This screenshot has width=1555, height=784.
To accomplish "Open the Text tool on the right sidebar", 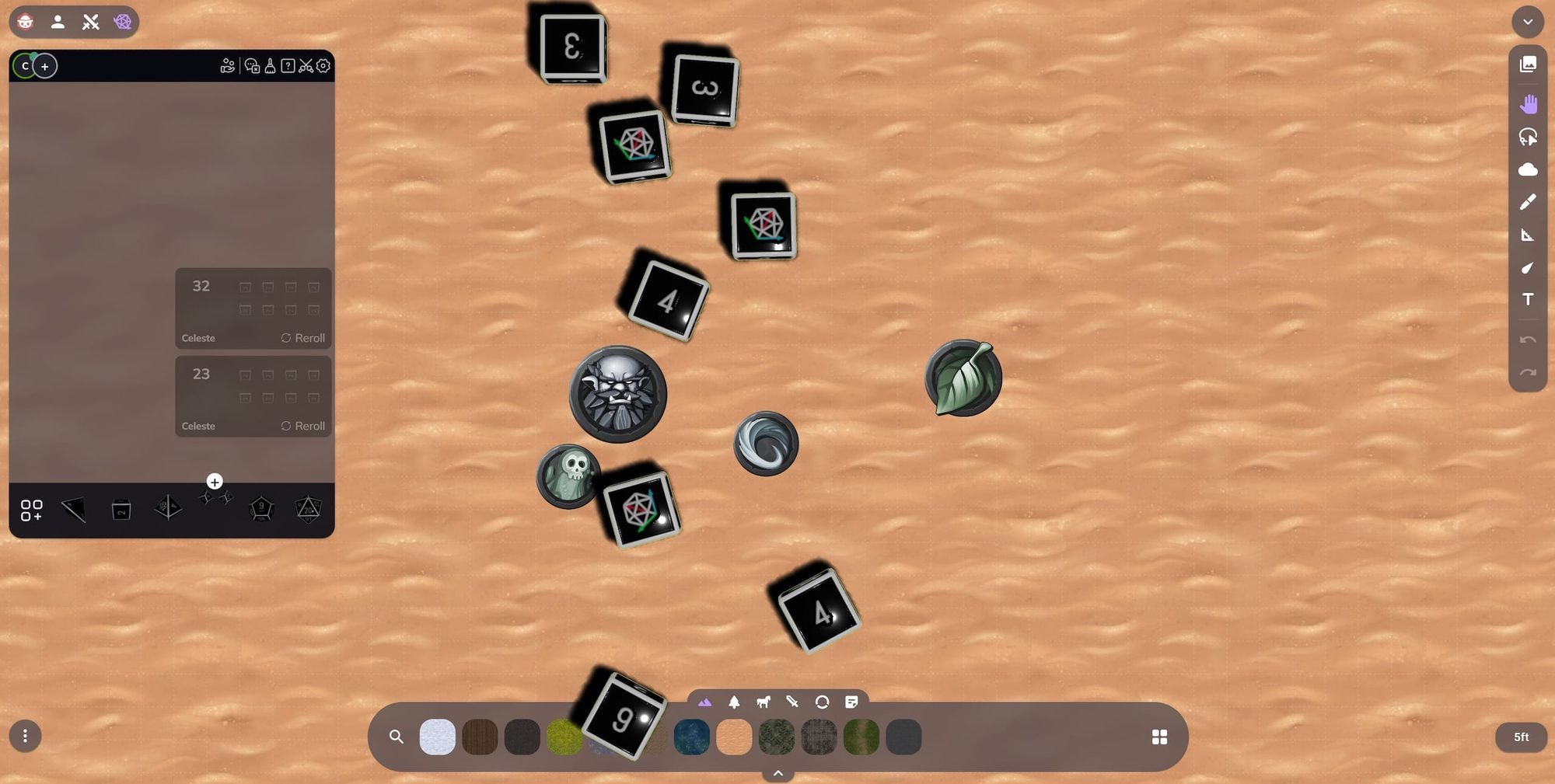I will pos(1527,299).
